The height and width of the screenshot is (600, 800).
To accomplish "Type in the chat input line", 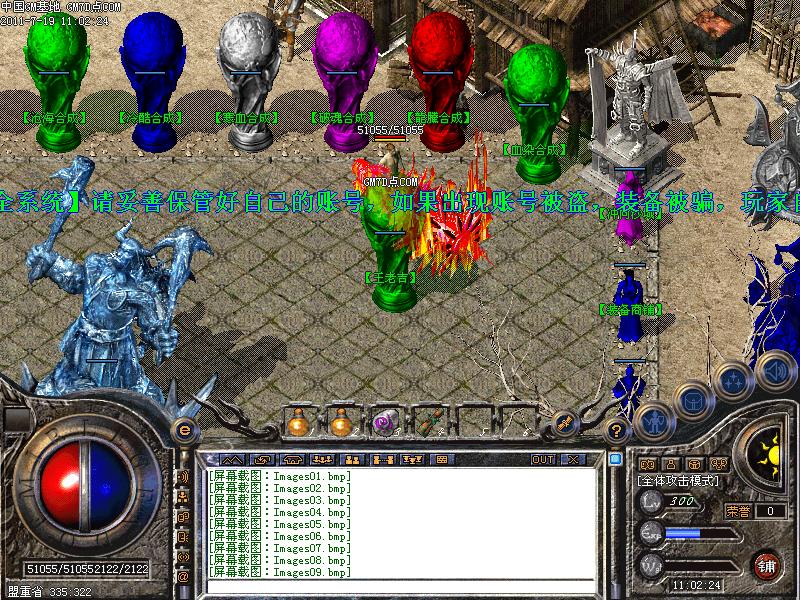I will tap(400, 585).
